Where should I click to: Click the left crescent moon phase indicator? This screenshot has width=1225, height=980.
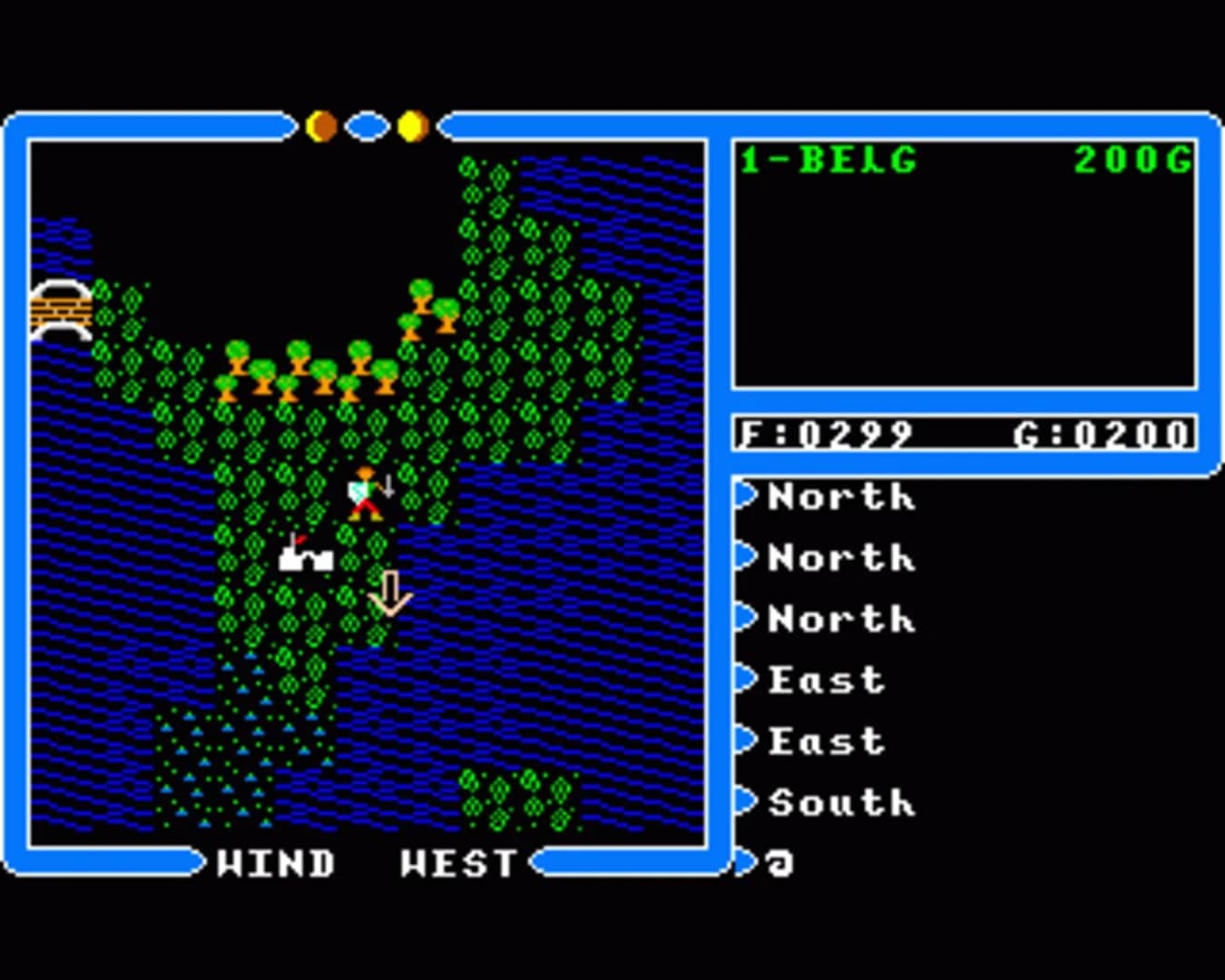coord(322,124)
